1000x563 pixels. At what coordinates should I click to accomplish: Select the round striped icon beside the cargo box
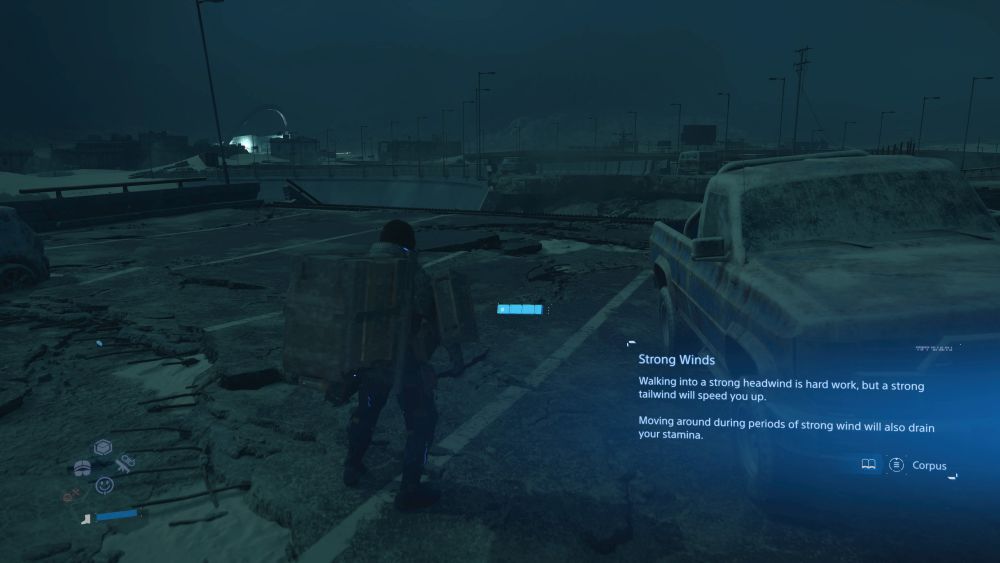(x=83, y=467)
